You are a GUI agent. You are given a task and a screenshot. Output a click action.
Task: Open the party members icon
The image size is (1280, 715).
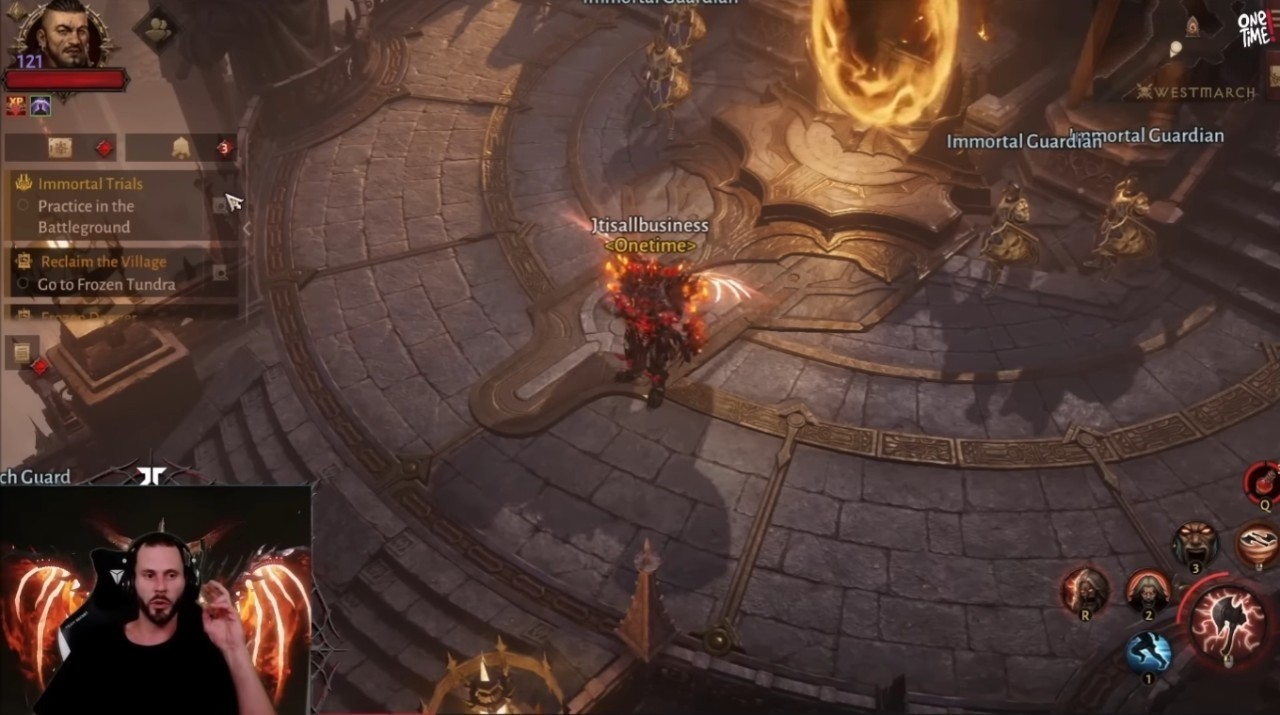coord(157,31)
